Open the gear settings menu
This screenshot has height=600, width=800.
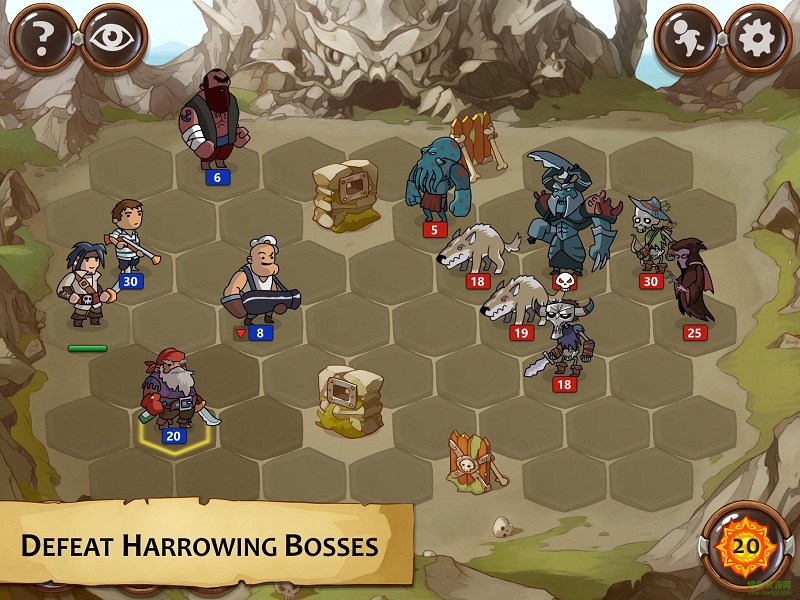click(x=757, y=38)
